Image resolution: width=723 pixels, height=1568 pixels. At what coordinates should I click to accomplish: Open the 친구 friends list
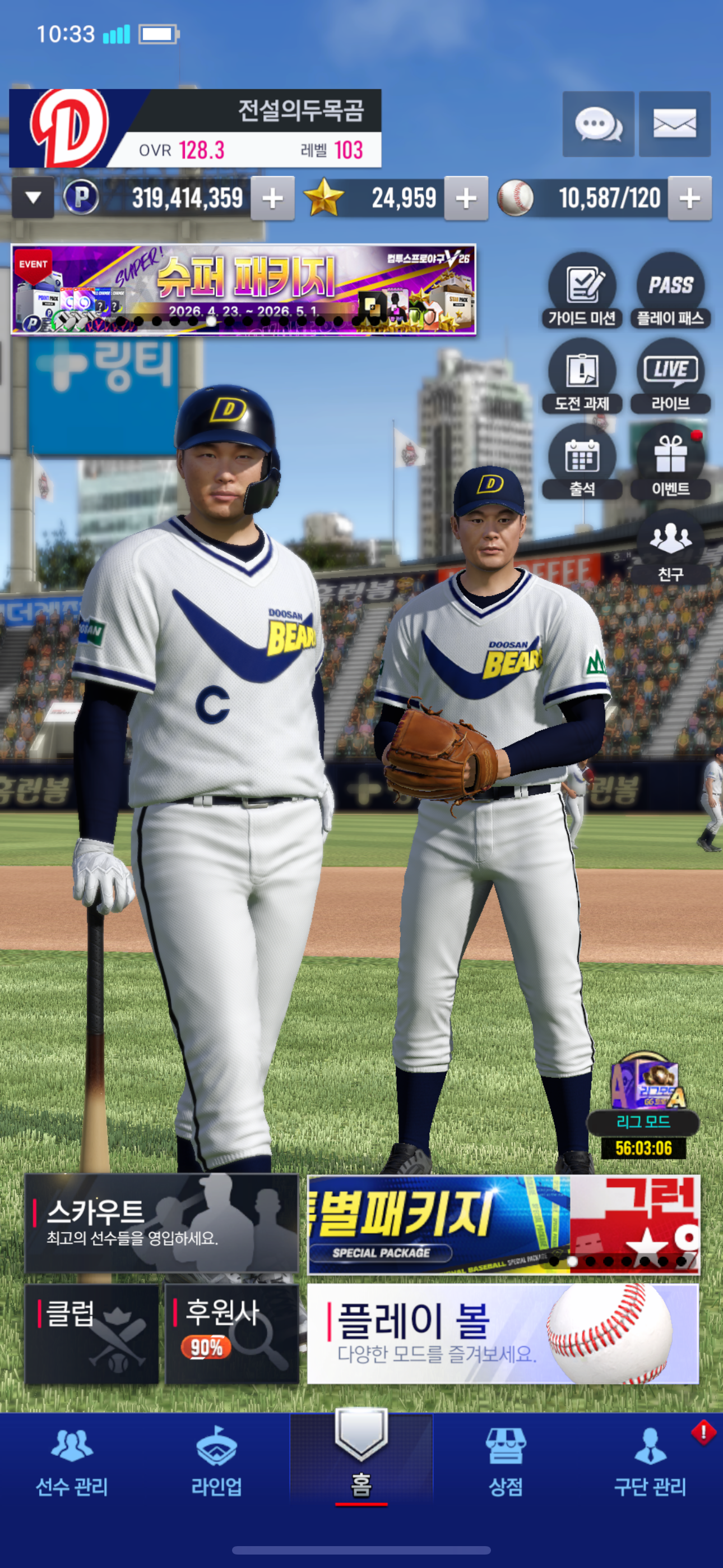pyautogui.click(x=670, y=547)
